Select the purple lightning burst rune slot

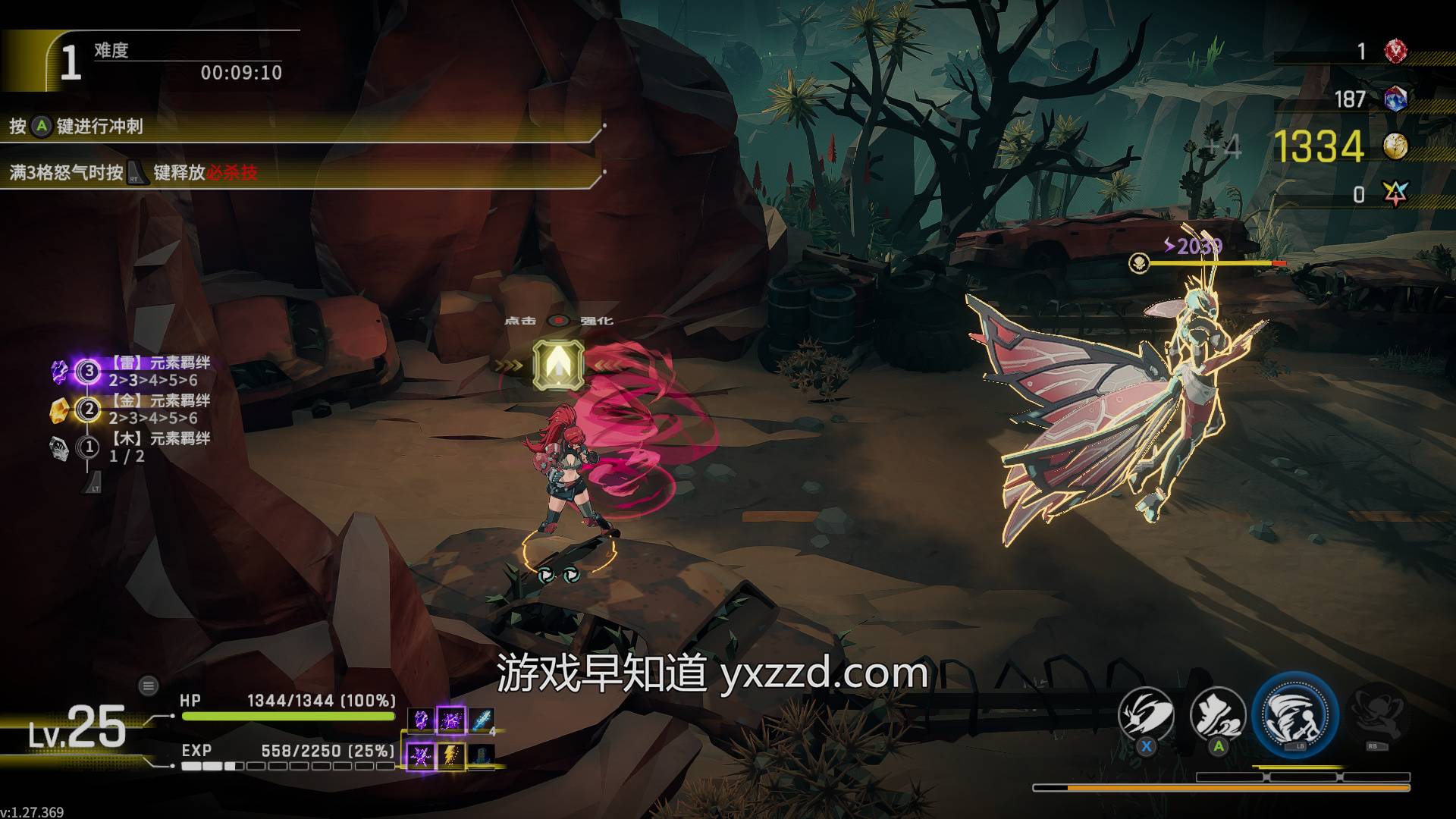pos(422,755)
